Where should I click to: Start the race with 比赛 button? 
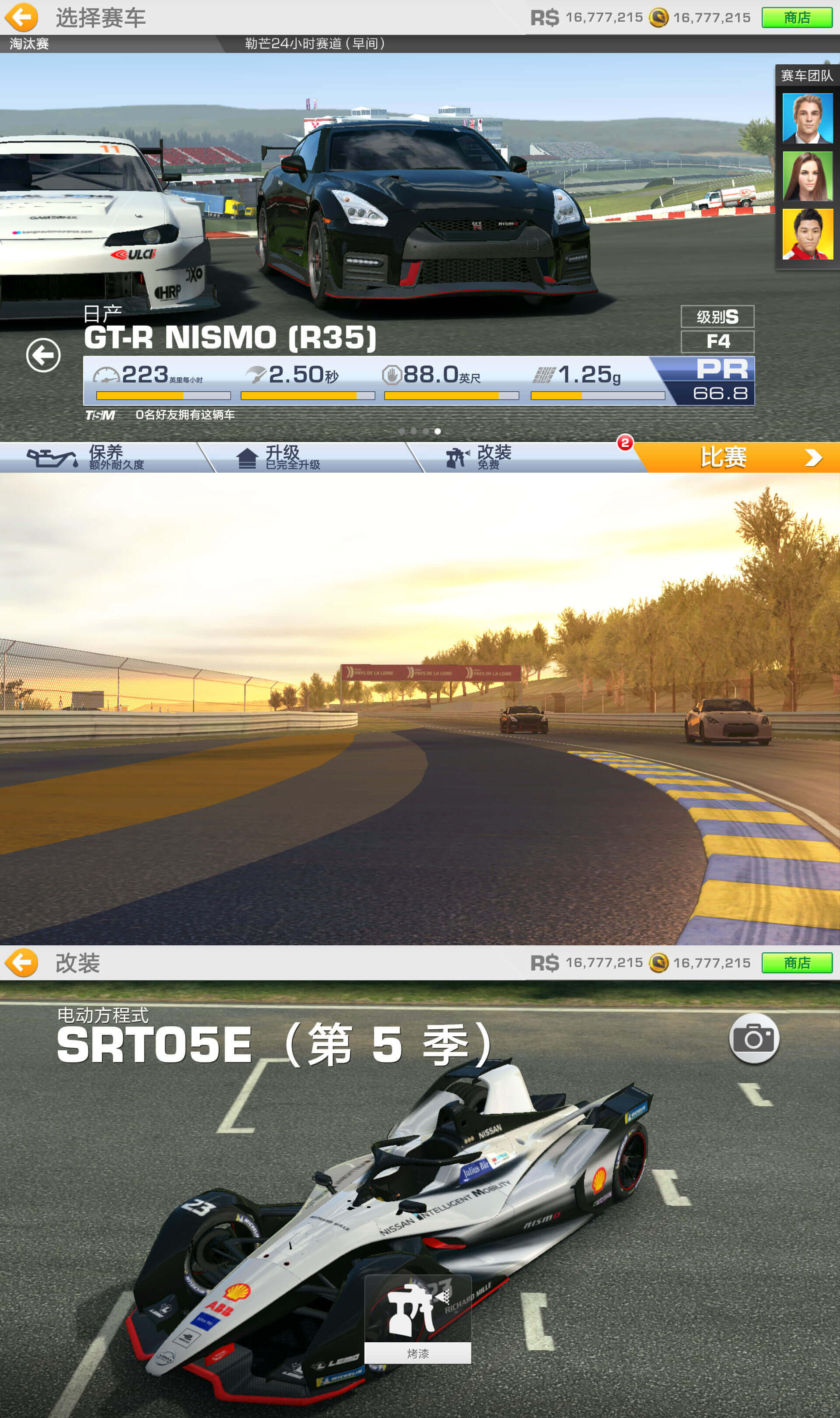736,457
